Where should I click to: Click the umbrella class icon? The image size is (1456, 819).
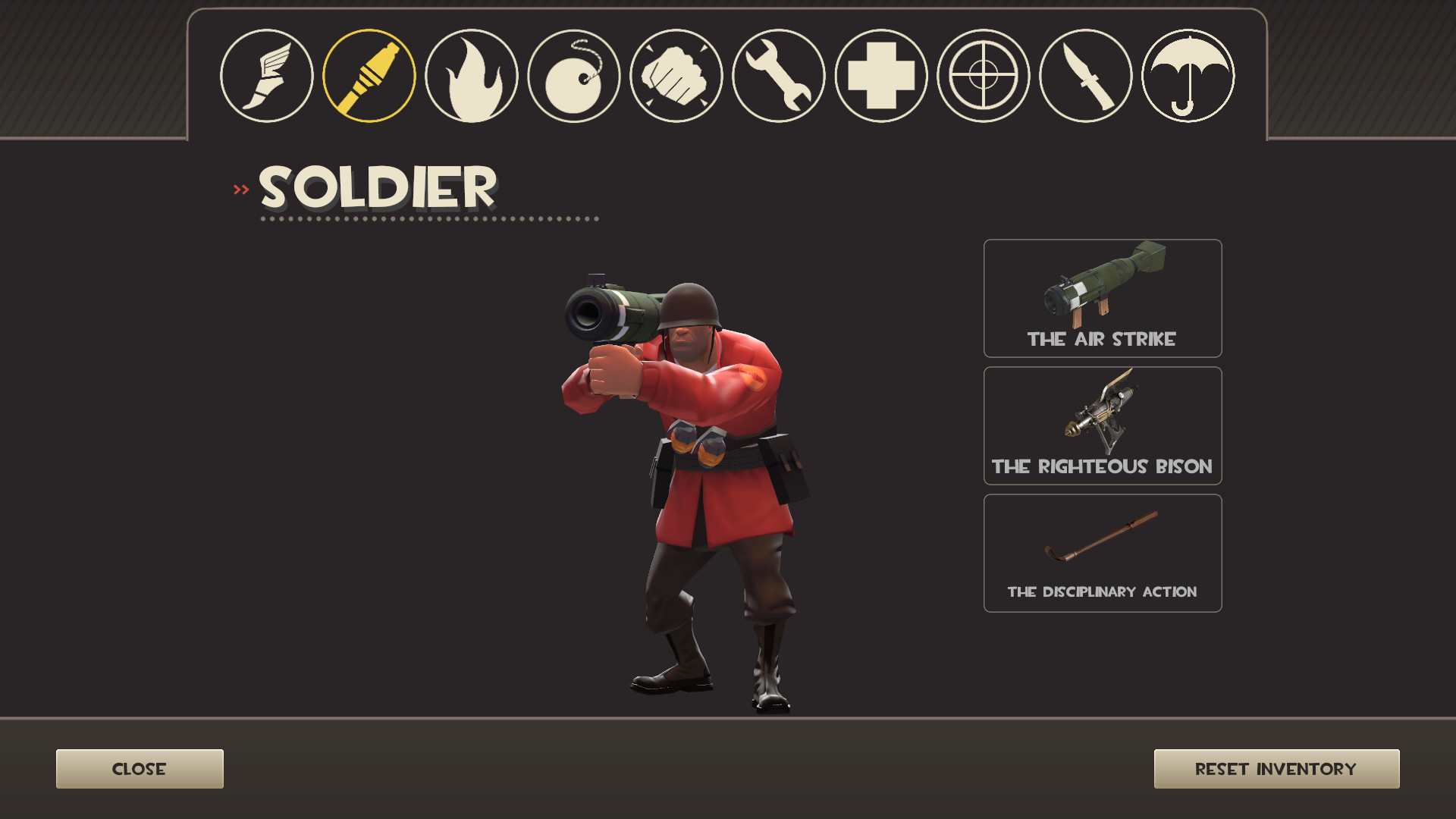tap(1189, 76)
